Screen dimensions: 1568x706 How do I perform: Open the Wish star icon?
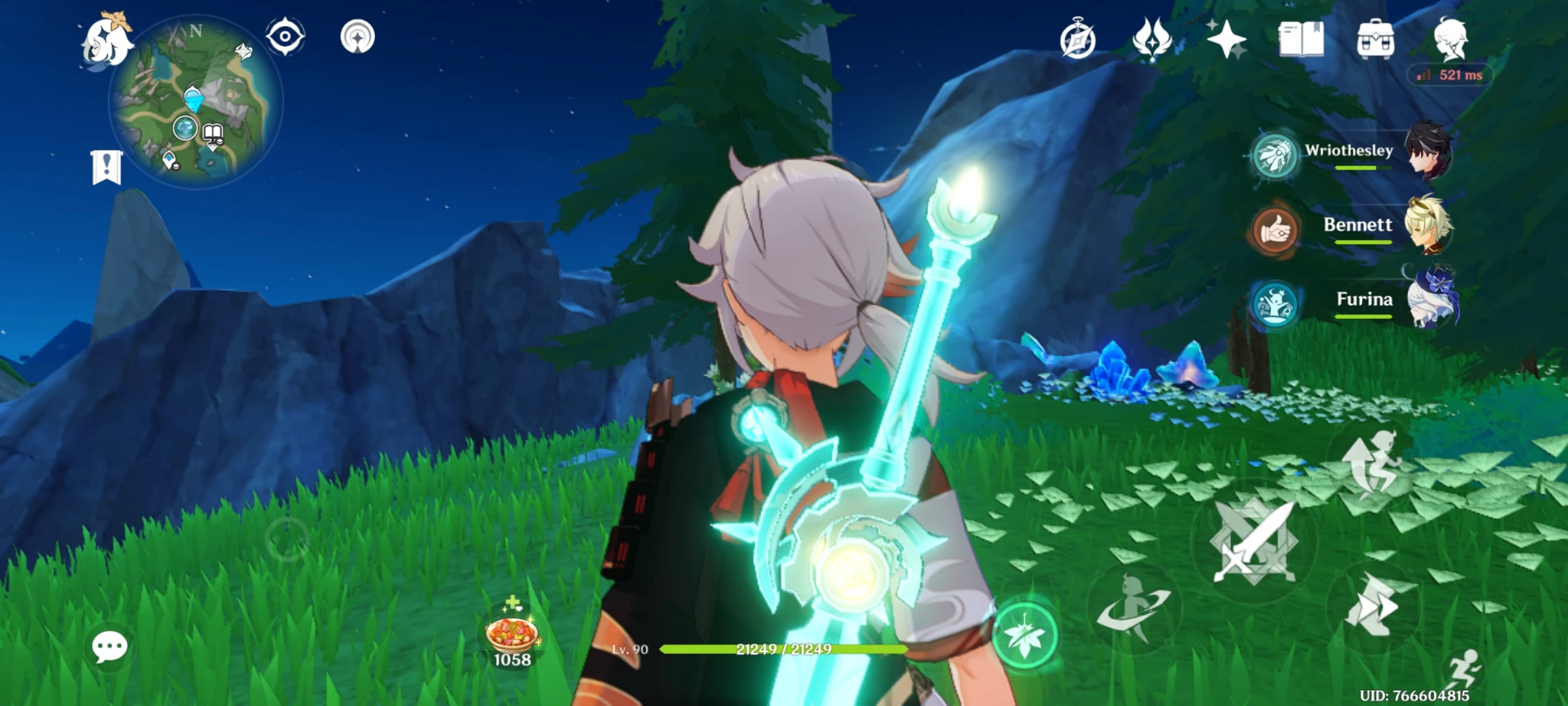coord(1228,41)
